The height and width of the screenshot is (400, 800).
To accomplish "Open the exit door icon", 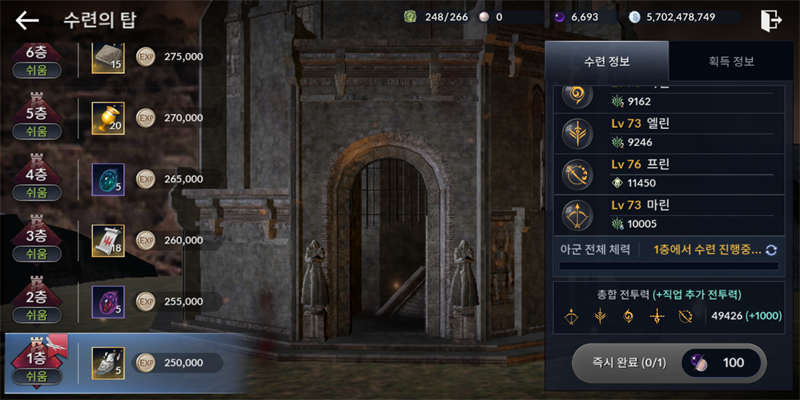I will [770, 19].
